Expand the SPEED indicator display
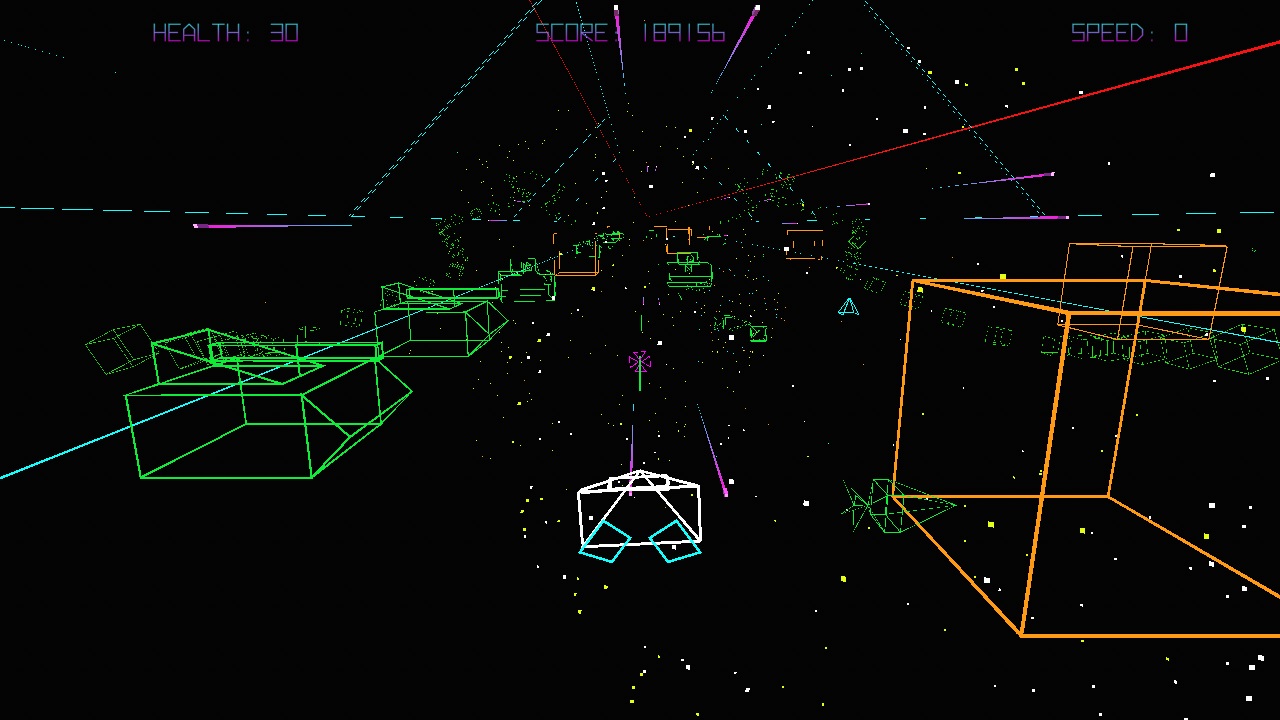 tap(1127, 33)
